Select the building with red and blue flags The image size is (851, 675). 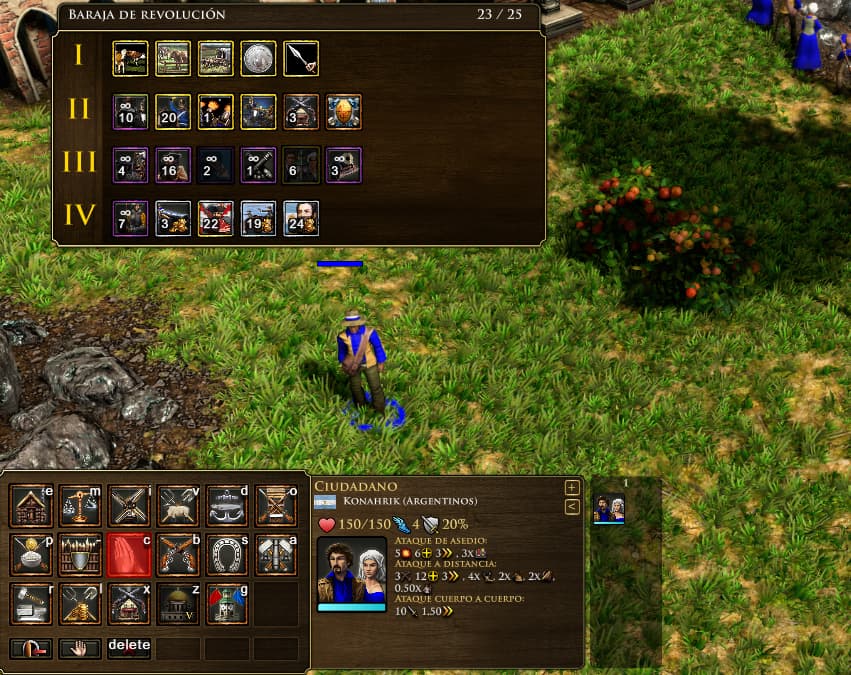[227, 603]
